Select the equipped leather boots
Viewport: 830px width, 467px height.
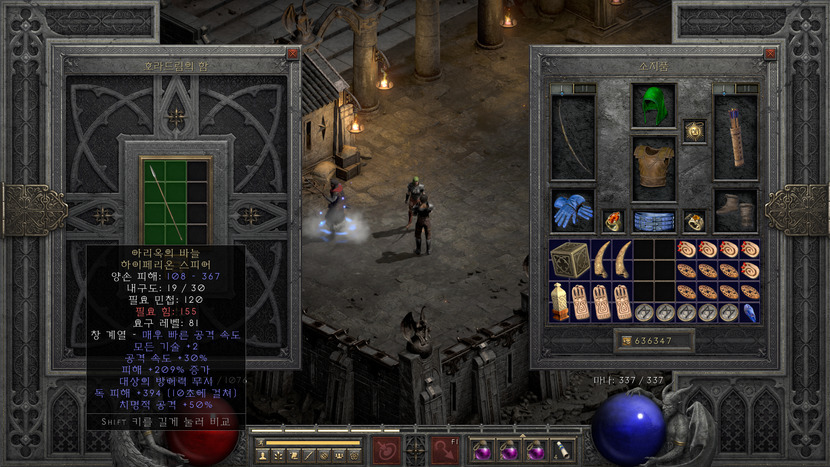coord(735,211)
